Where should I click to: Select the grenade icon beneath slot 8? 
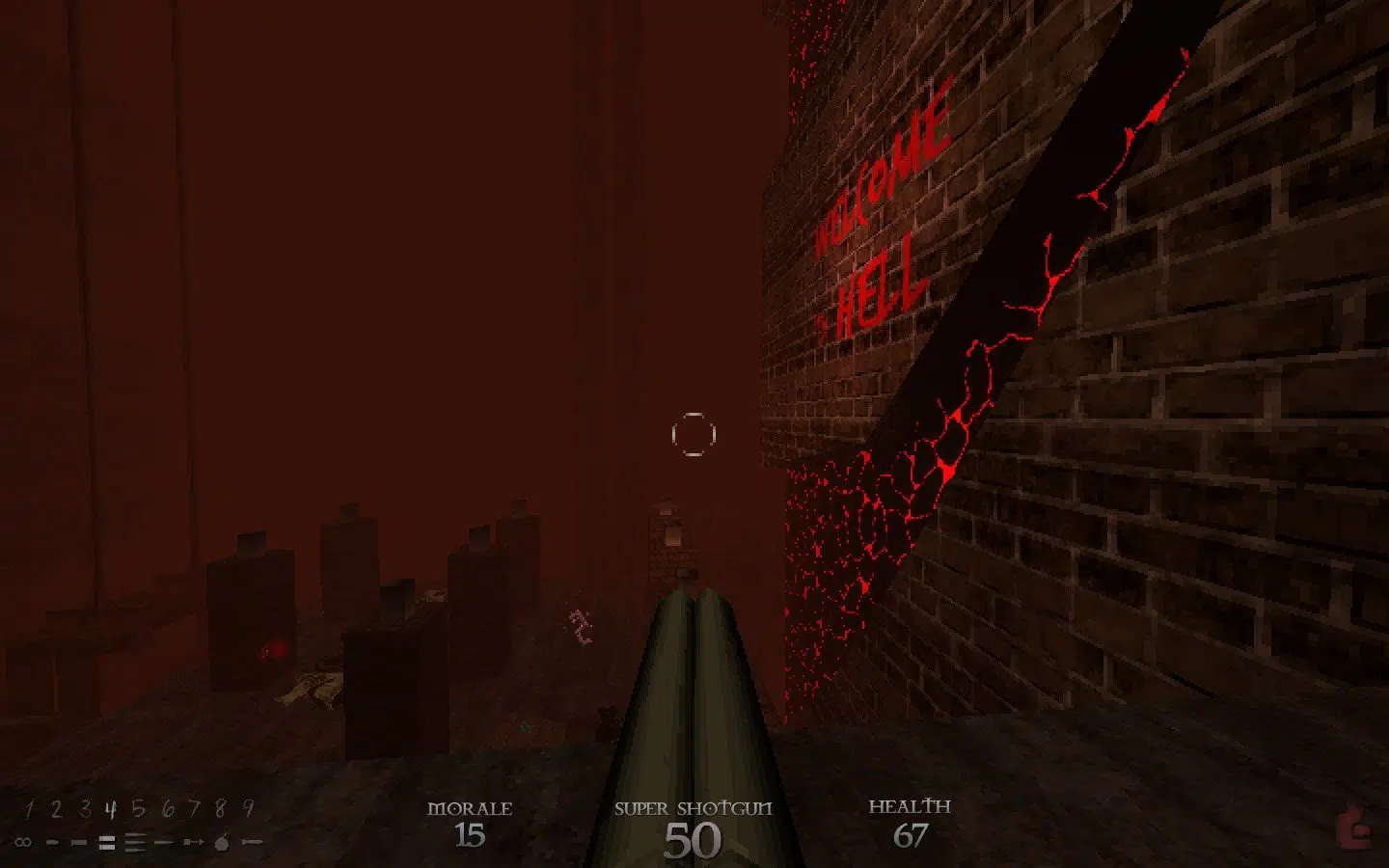222,842
